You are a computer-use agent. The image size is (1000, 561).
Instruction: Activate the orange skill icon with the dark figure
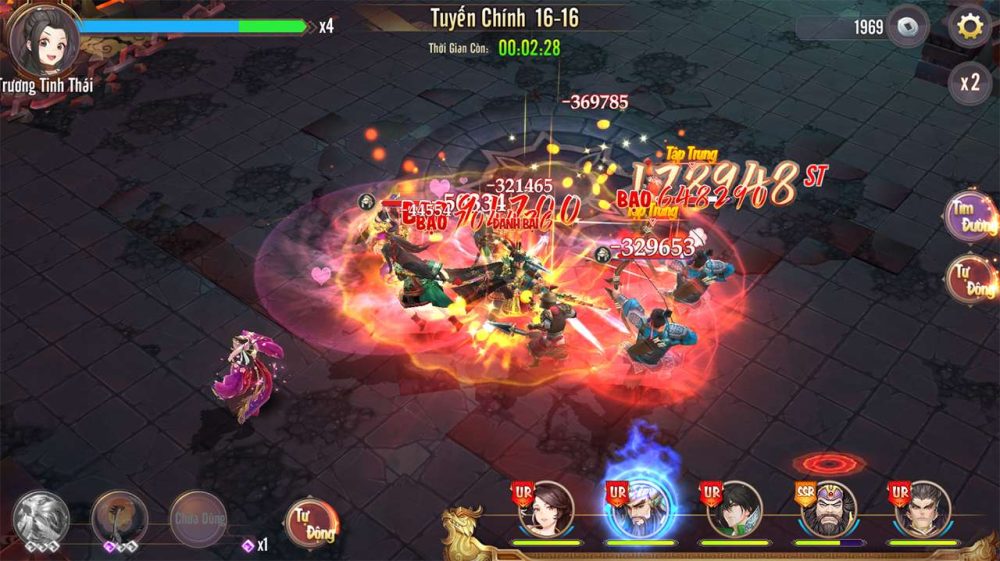(120, 518)
